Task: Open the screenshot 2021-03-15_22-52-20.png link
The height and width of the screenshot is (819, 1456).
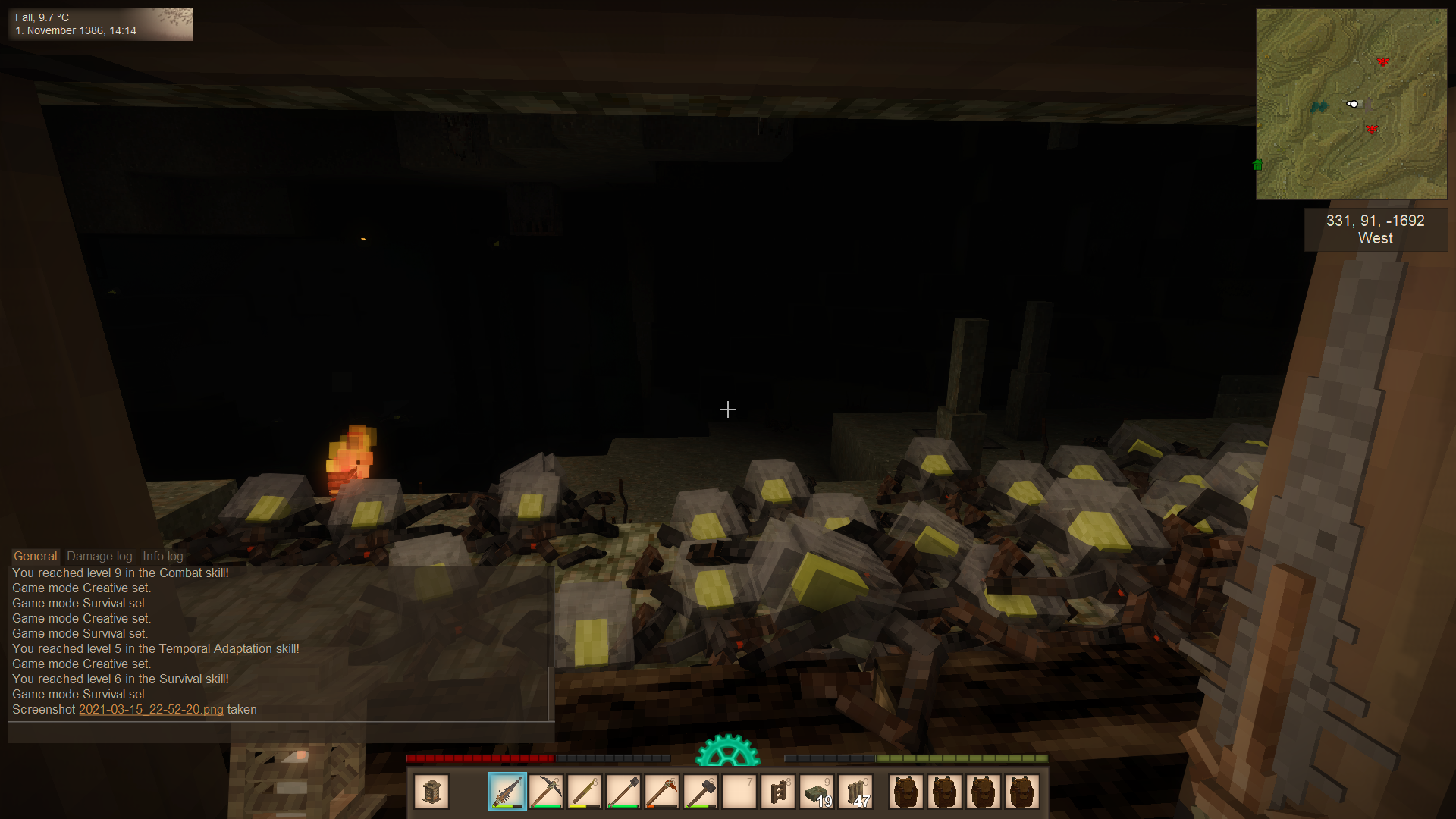Action: [151, 710]
